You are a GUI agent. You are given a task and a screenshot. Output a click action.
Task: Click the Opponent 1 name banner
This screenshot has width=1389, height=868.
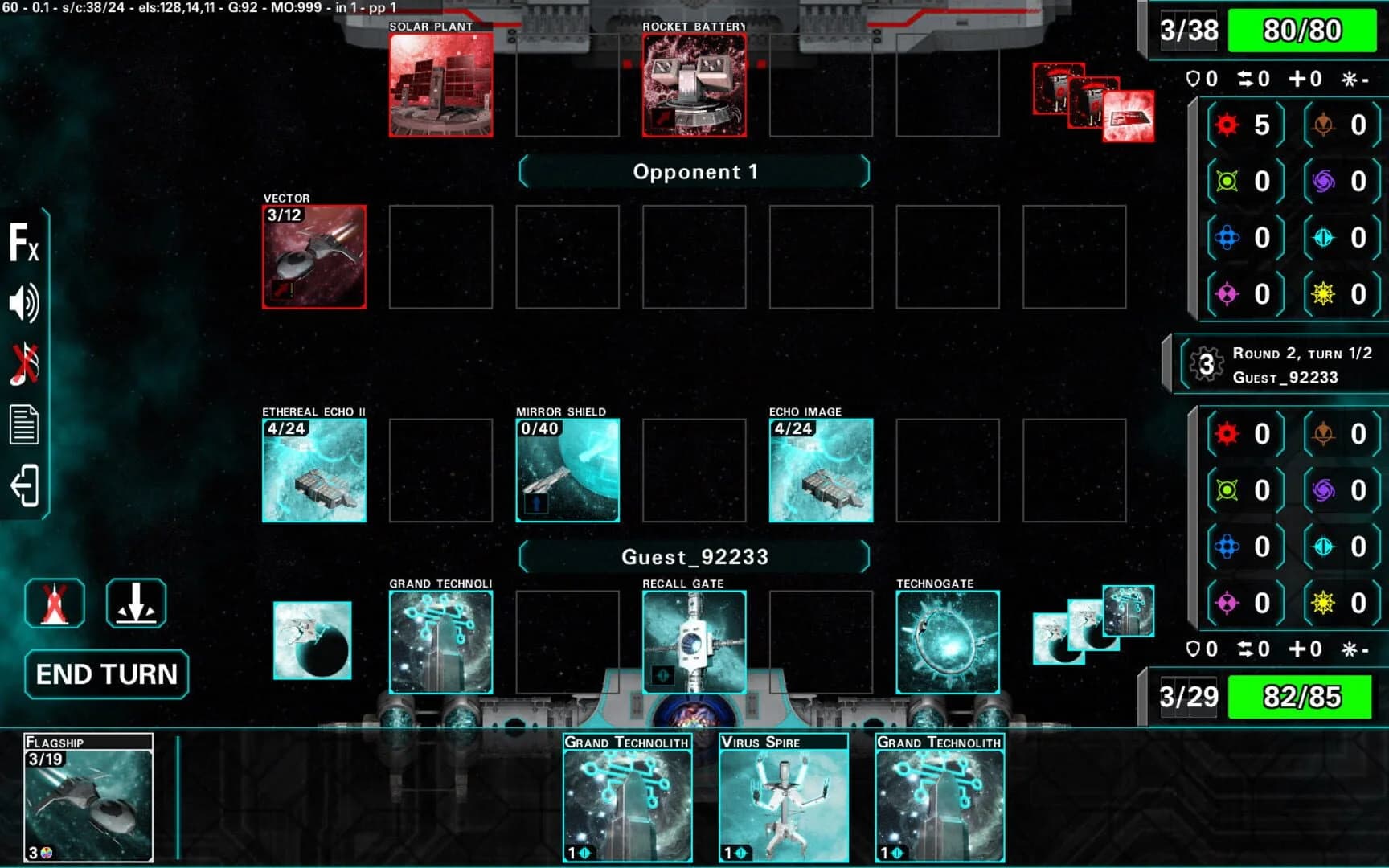pos(694,171)
